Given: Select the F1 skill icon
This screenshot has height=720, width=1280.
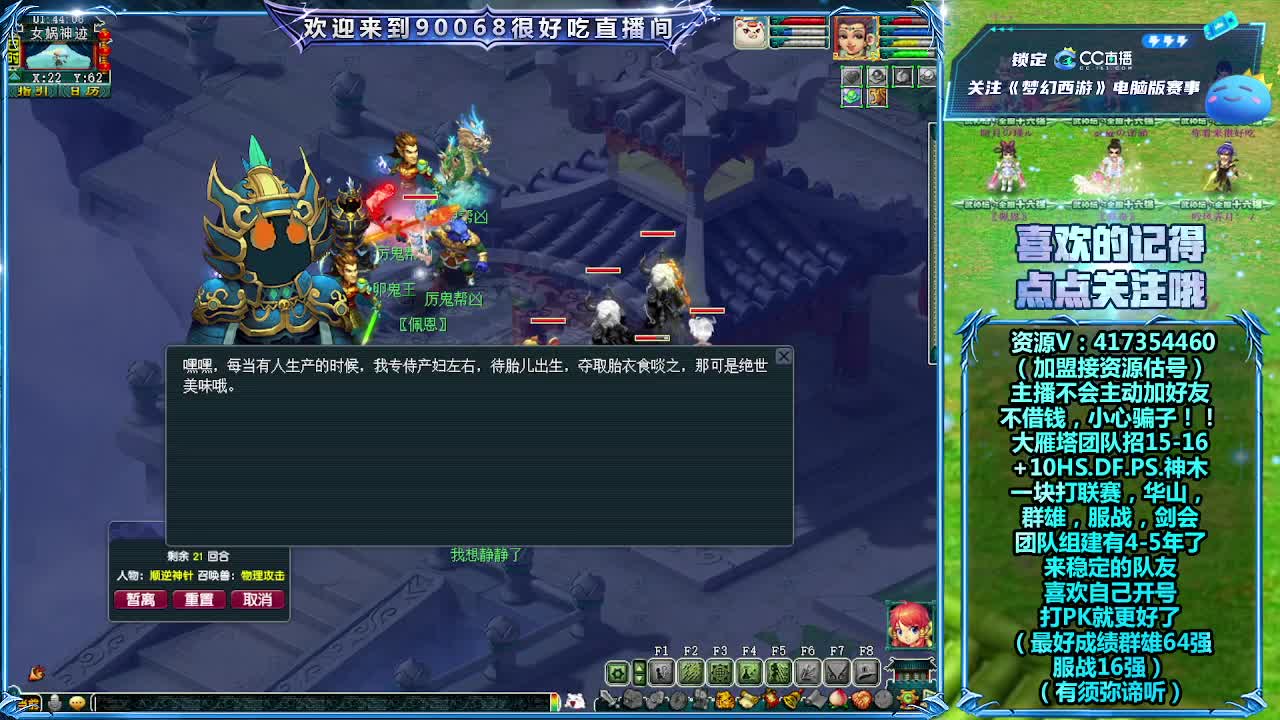Looking at the screenshot, I should [x=661, y=672].
